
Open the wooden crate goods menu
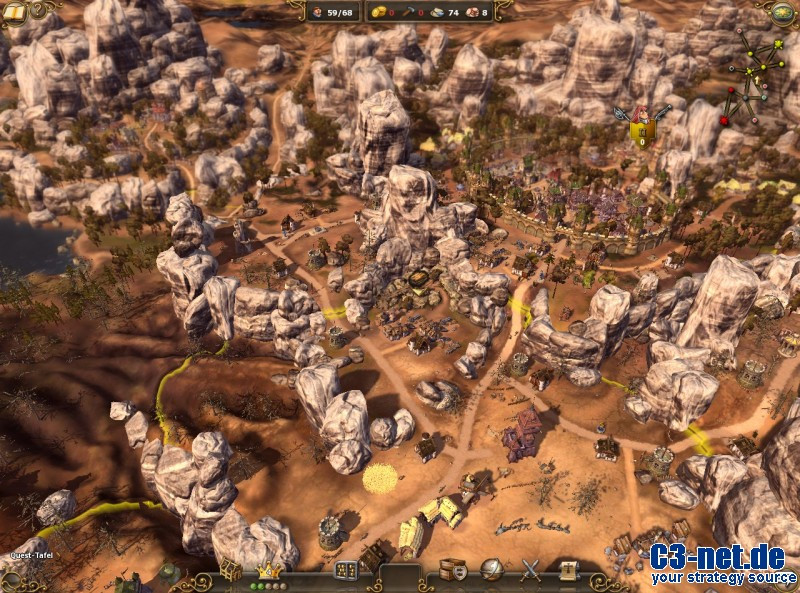pyautogui.click(x=453, y=570)
